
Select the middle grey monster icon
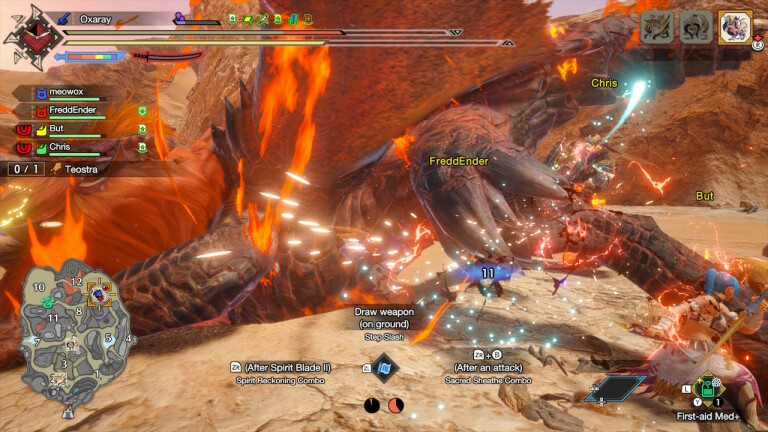tap(696, 27)
